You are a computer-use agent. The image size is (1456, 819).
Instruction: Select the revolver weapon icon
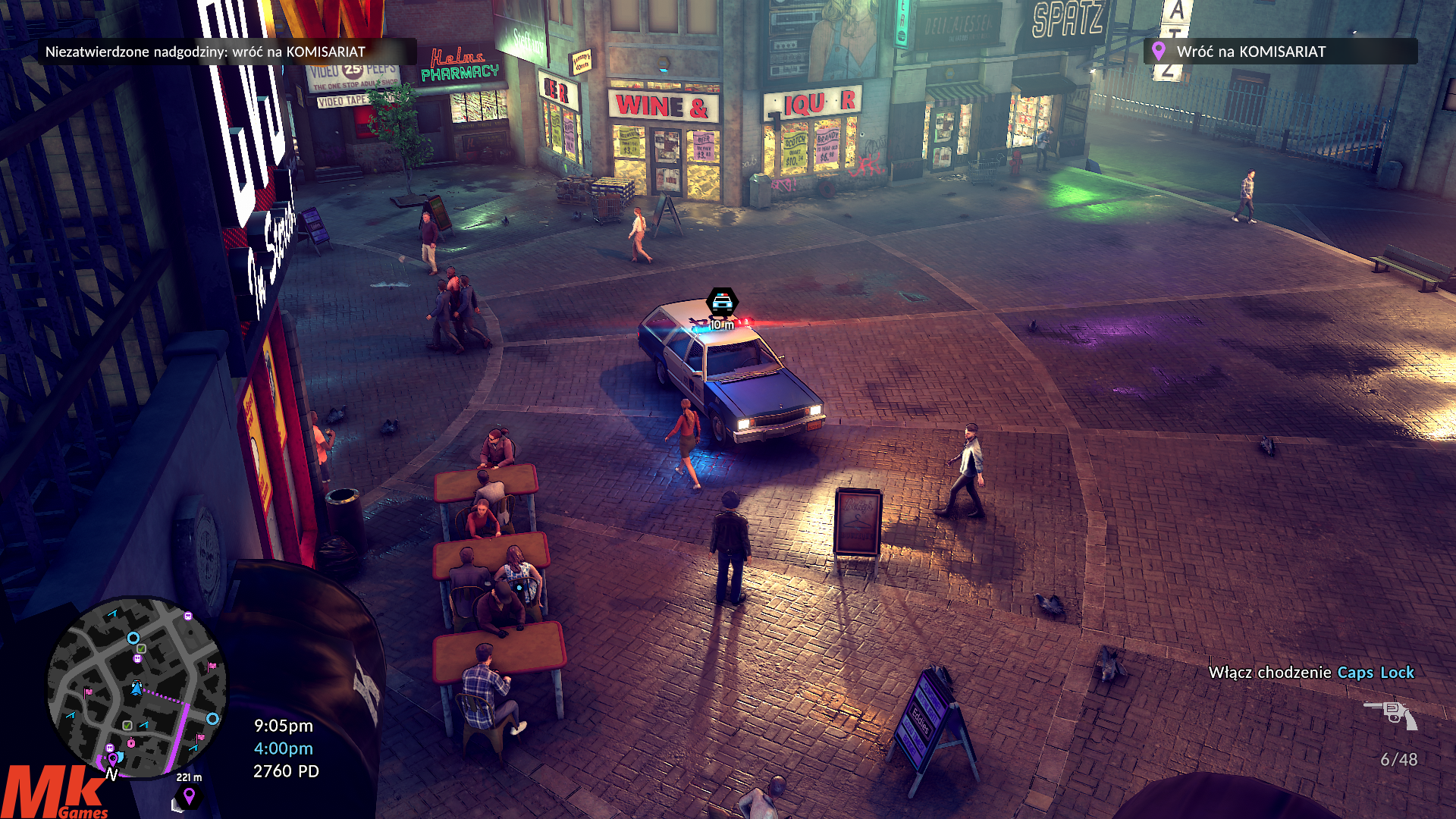[x=1392, y=714]
